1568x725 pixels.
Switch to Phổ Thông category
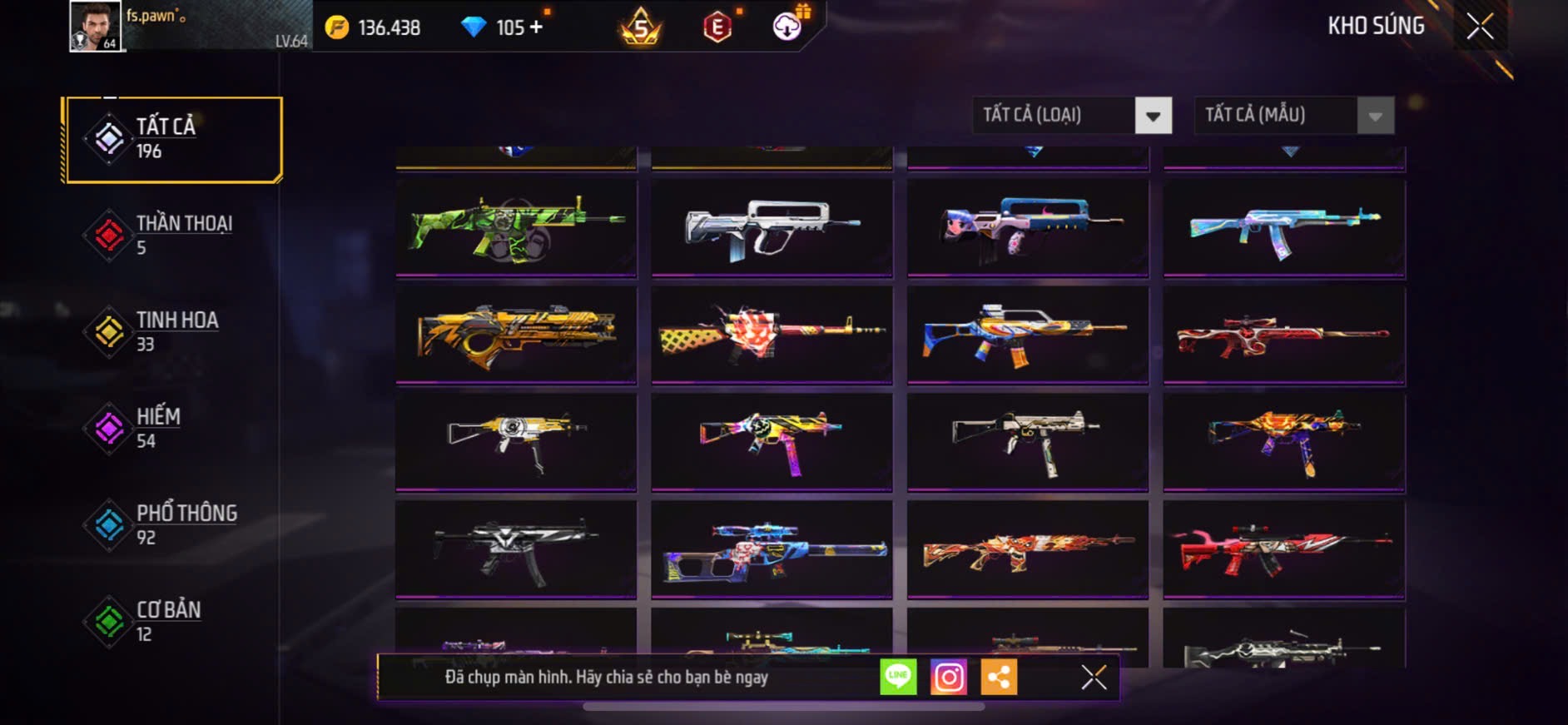[x=173, y=524]
